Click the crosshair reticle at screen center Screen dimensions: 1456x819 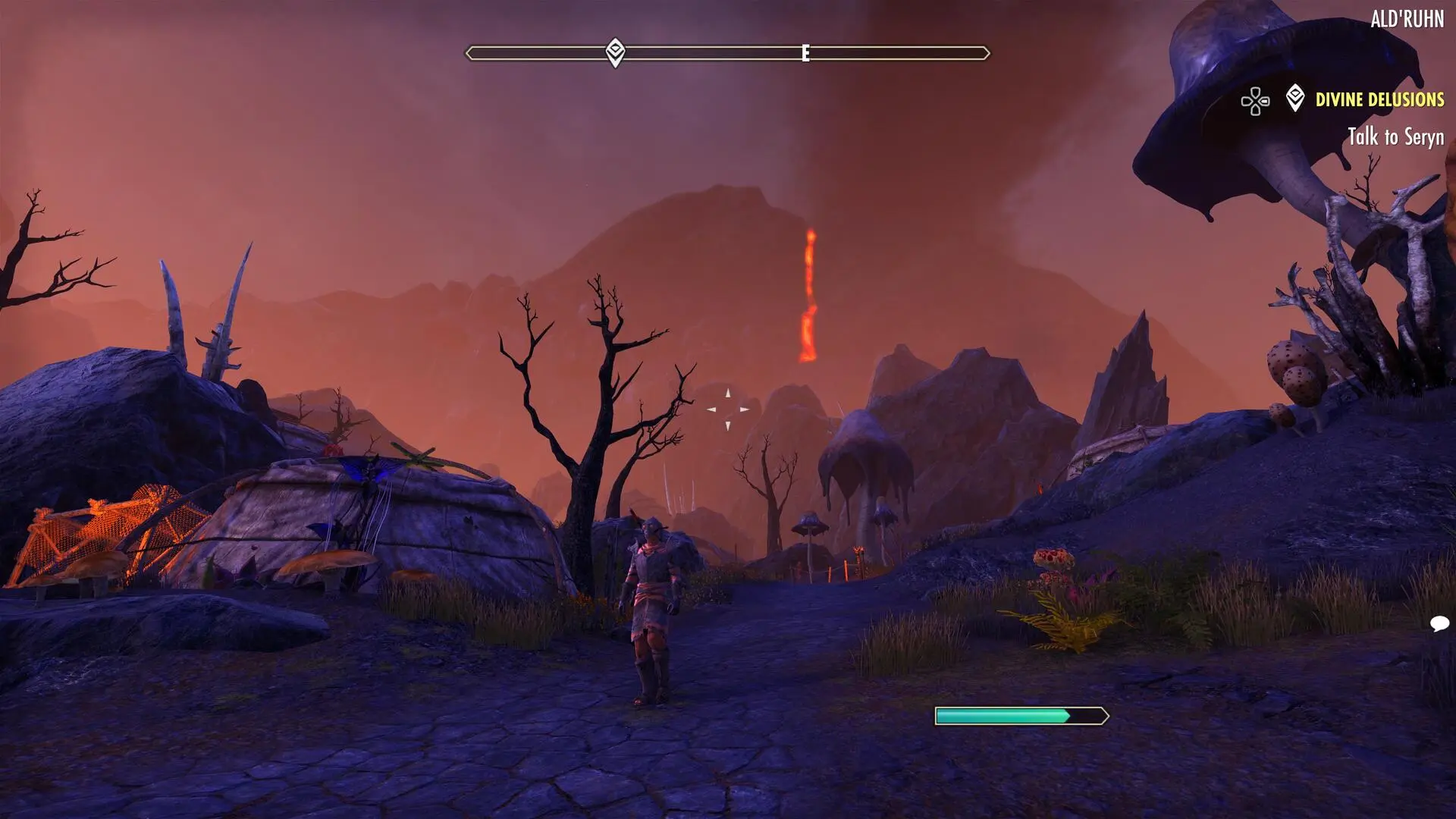(728, 409)
